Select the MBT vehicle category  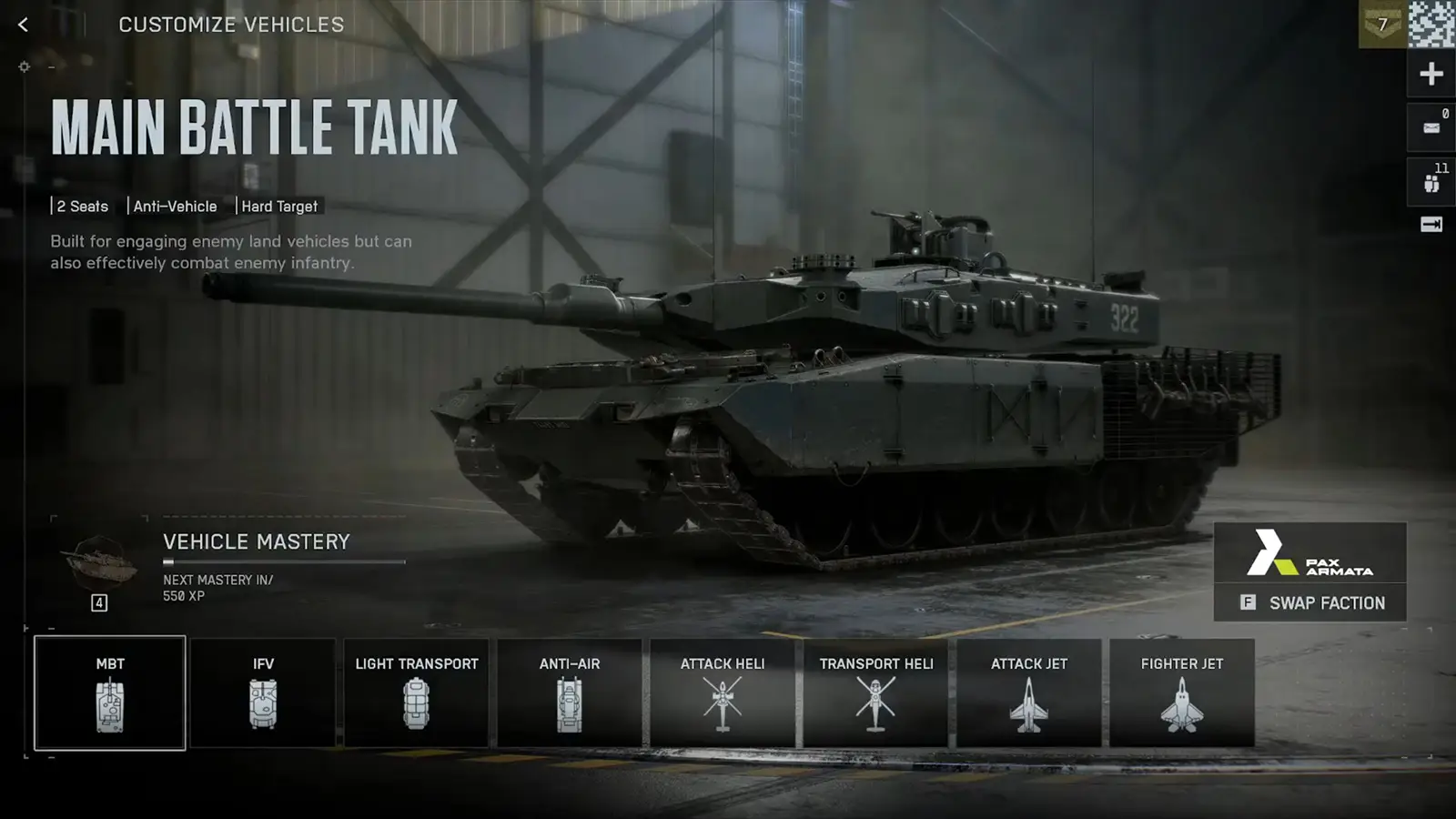pyautogui.click(x=109, y=692)
